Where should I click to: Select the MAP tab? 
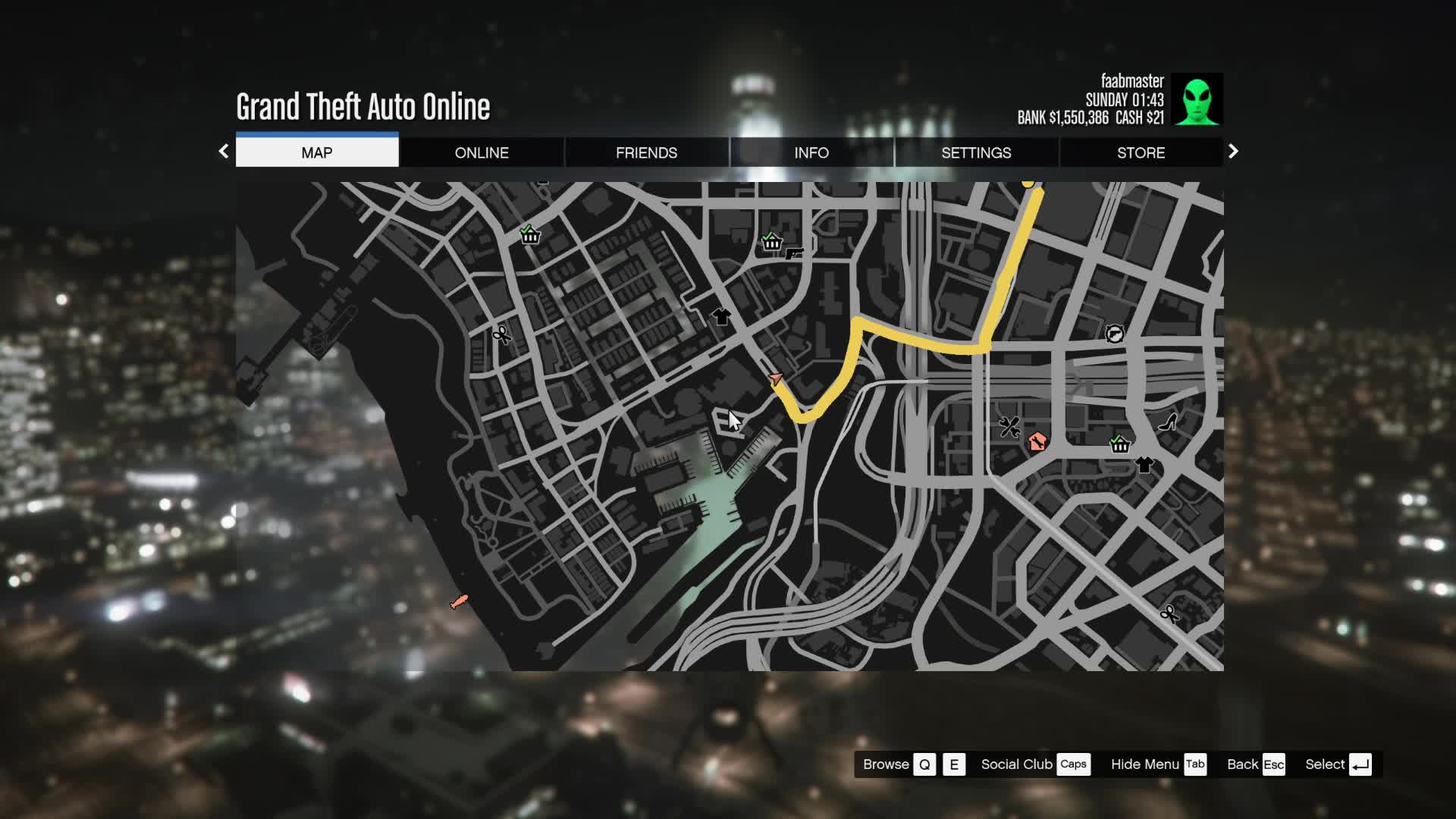[317, 152]
